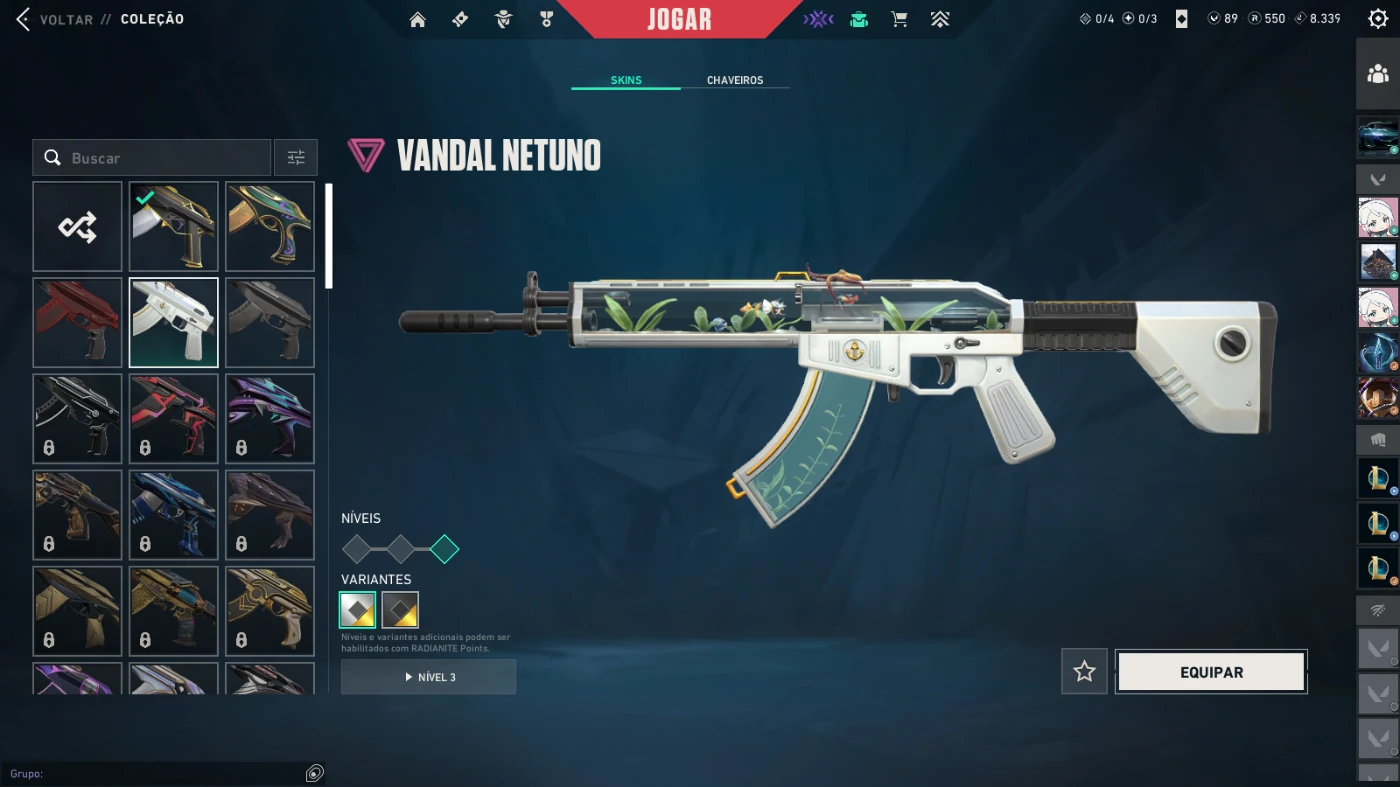Choose the second dark variant swatch
Viewport: 1400px width, 787px height.
[x=400, y=610]
